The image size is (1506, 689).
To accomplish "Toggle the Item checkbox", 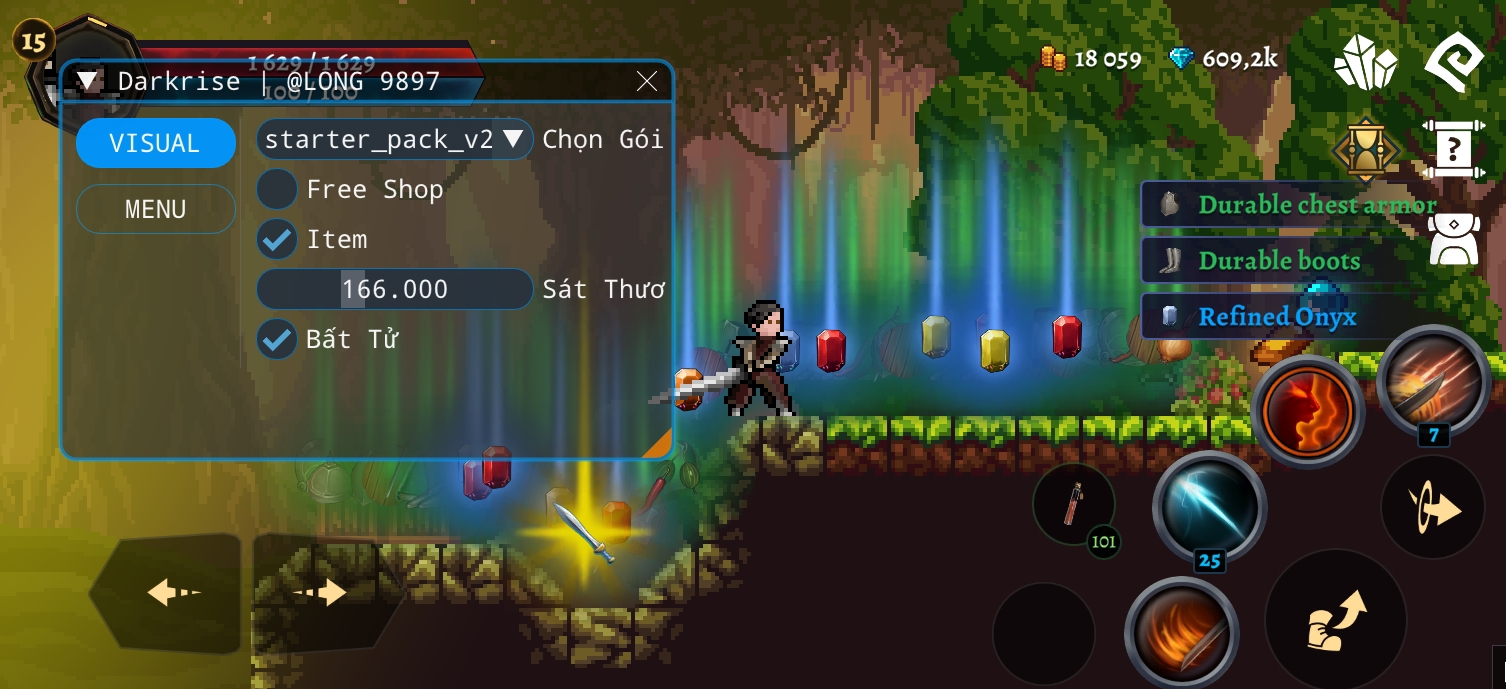I will click(x=277, y=239).
